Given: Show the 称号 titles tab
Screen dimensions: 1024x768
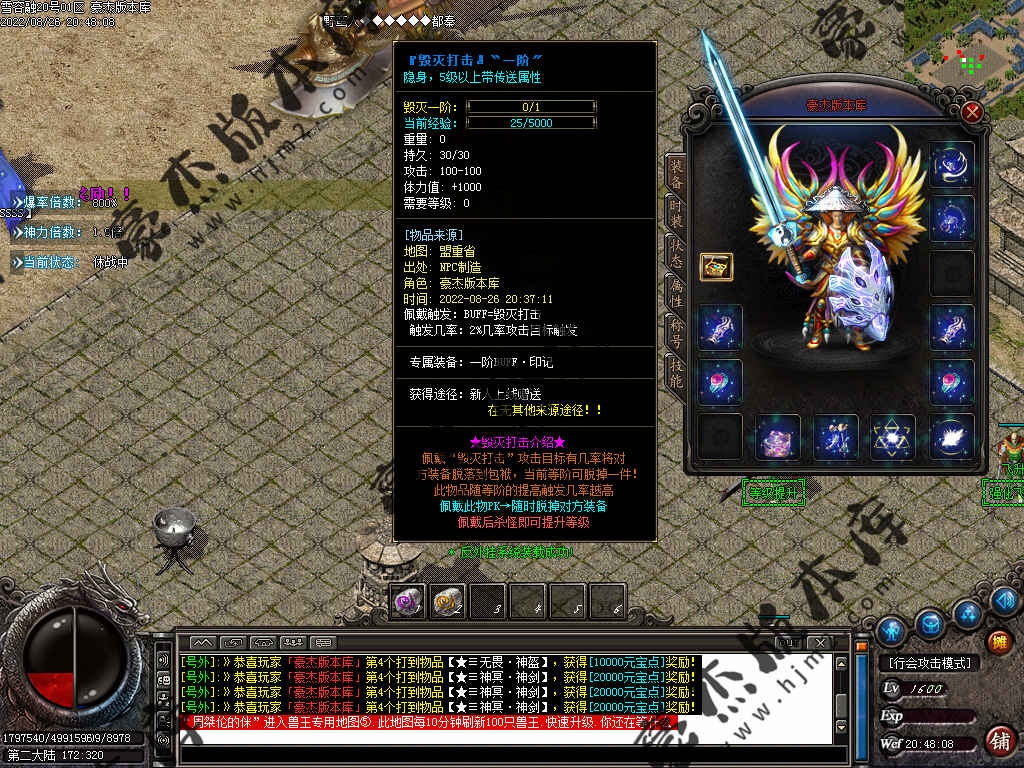Looking at the screenshot, I should [675, 331].
